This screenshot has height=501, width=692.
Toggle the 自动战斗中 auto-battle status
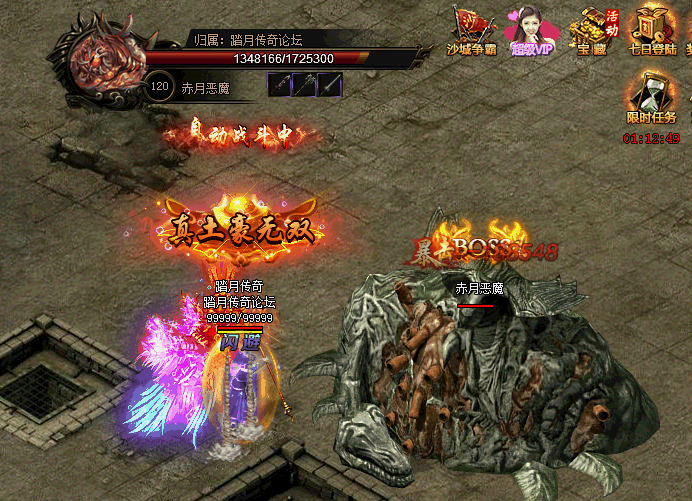(x=245, y=135)
